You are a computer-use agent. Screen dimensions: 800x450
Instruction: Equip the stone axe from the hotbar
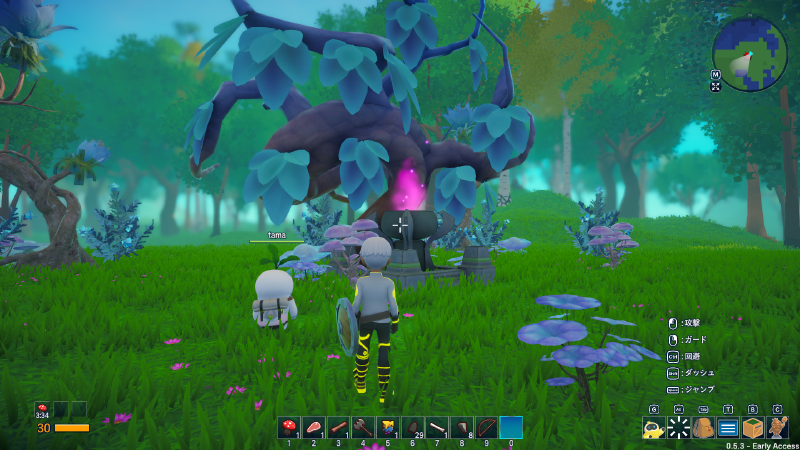tap(363, 428)
